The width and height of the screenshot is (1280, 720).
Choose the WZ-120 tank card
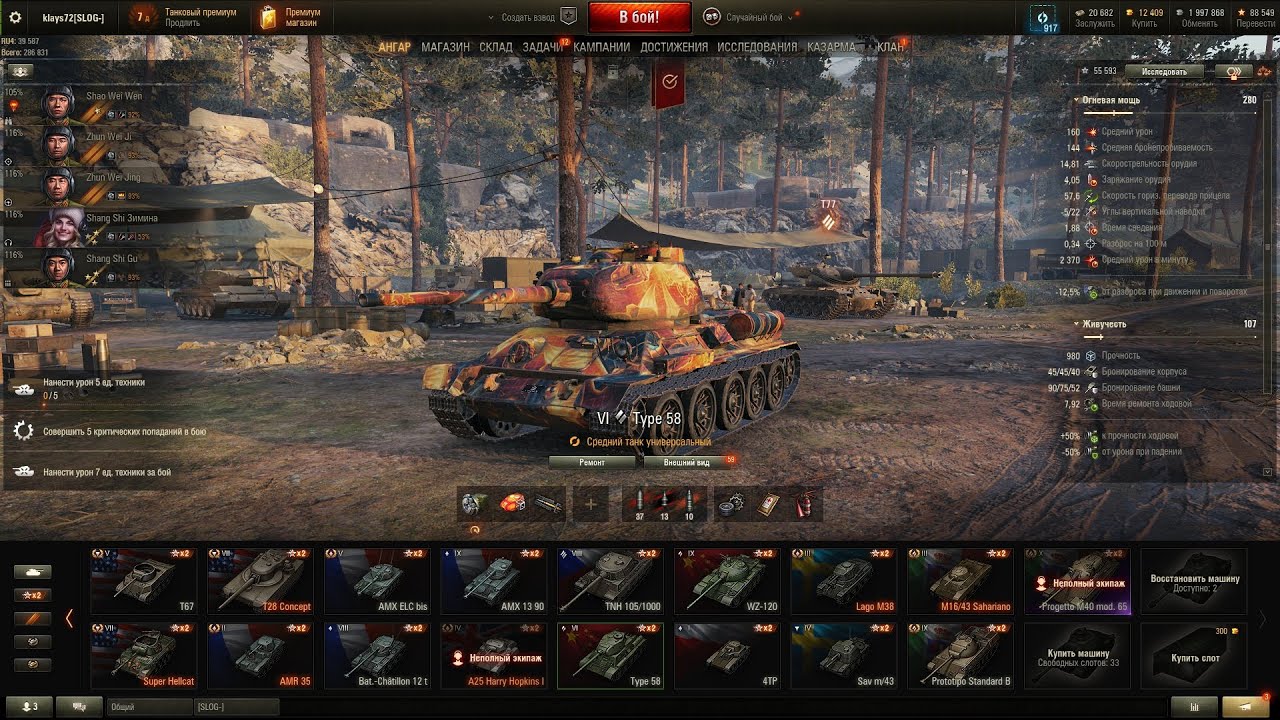pyautogui.click(x=727, y=580)
